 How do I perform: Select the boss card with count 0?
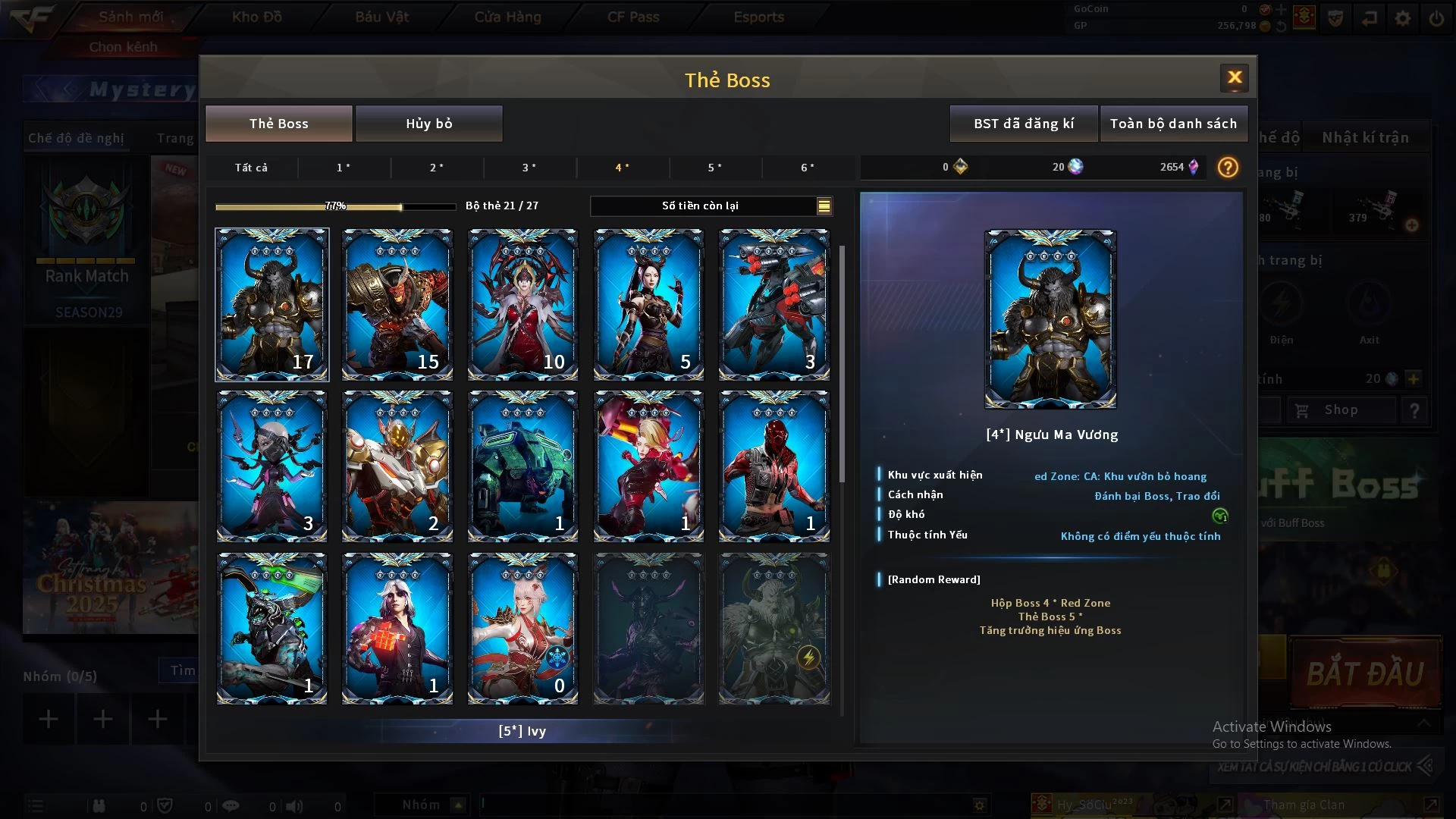coord(522,628)
